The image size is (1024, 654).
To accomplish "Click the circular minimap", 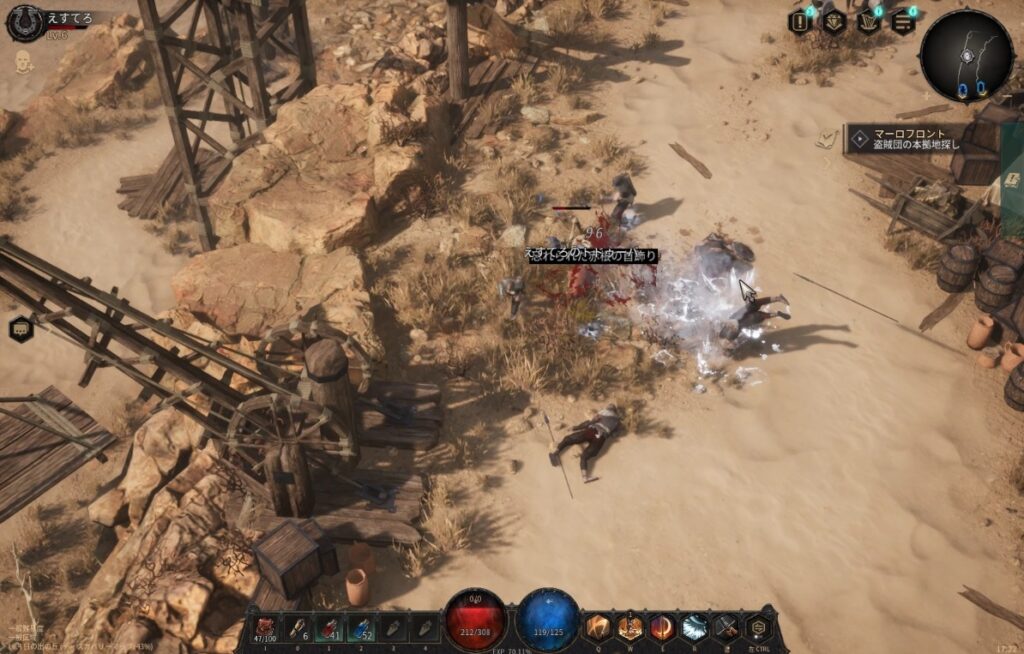I will [966, 56].
